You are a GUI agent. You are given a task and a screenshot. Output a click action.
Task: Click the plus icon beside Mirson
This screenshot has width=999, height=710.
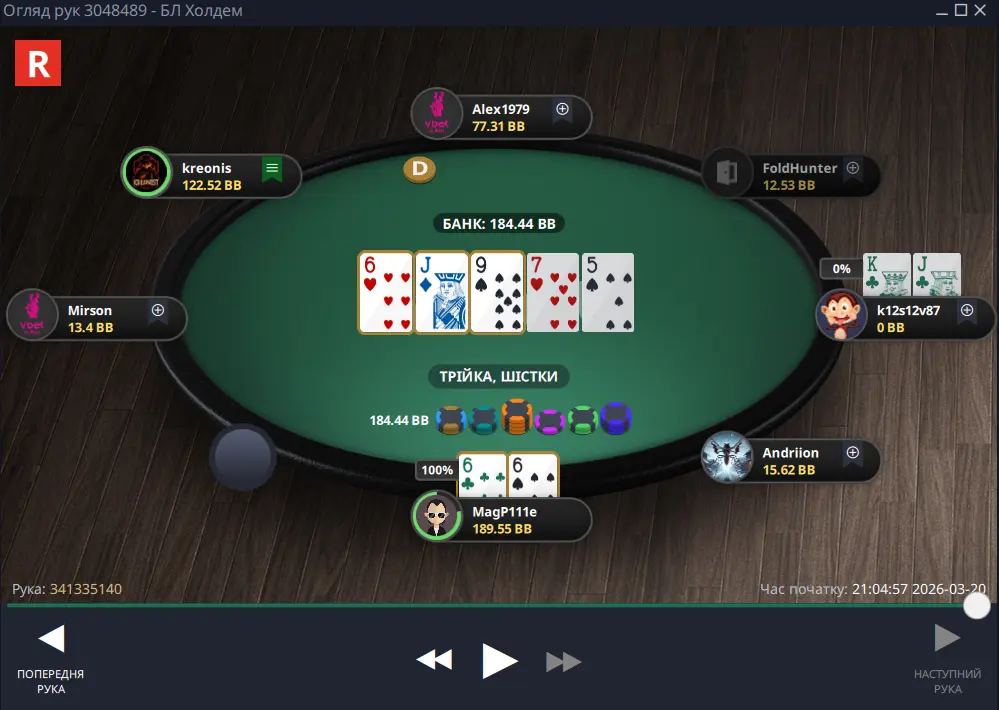(x=157, y=311)
